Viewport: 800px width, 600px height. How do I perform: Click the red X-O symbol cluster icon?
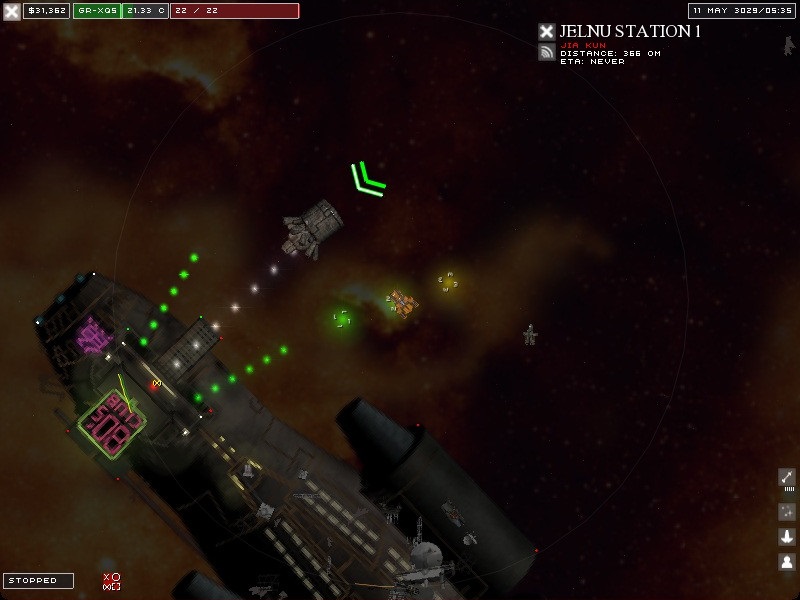pos(111,581)
